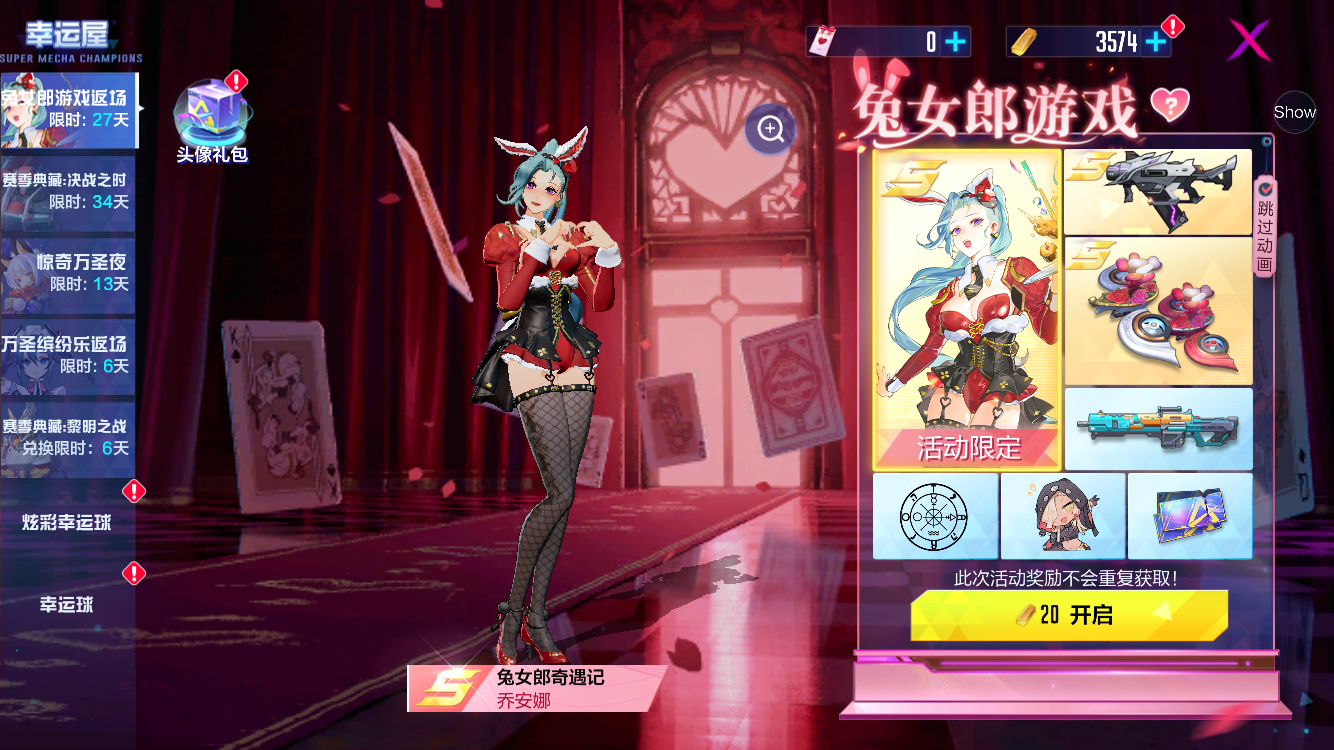Click the magnifier icon to zoom the character

pos(769,130)
